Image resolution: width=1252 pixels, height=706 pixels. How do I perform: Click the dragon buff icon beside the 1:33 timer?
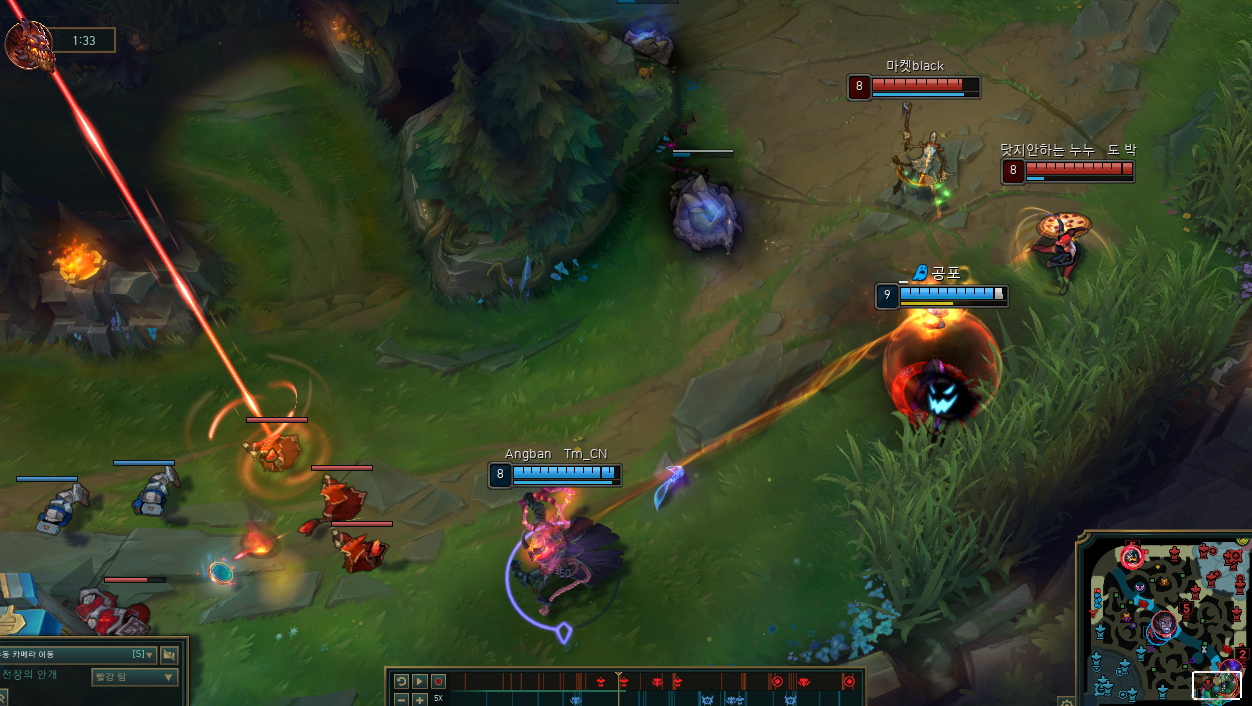(30, 45)
